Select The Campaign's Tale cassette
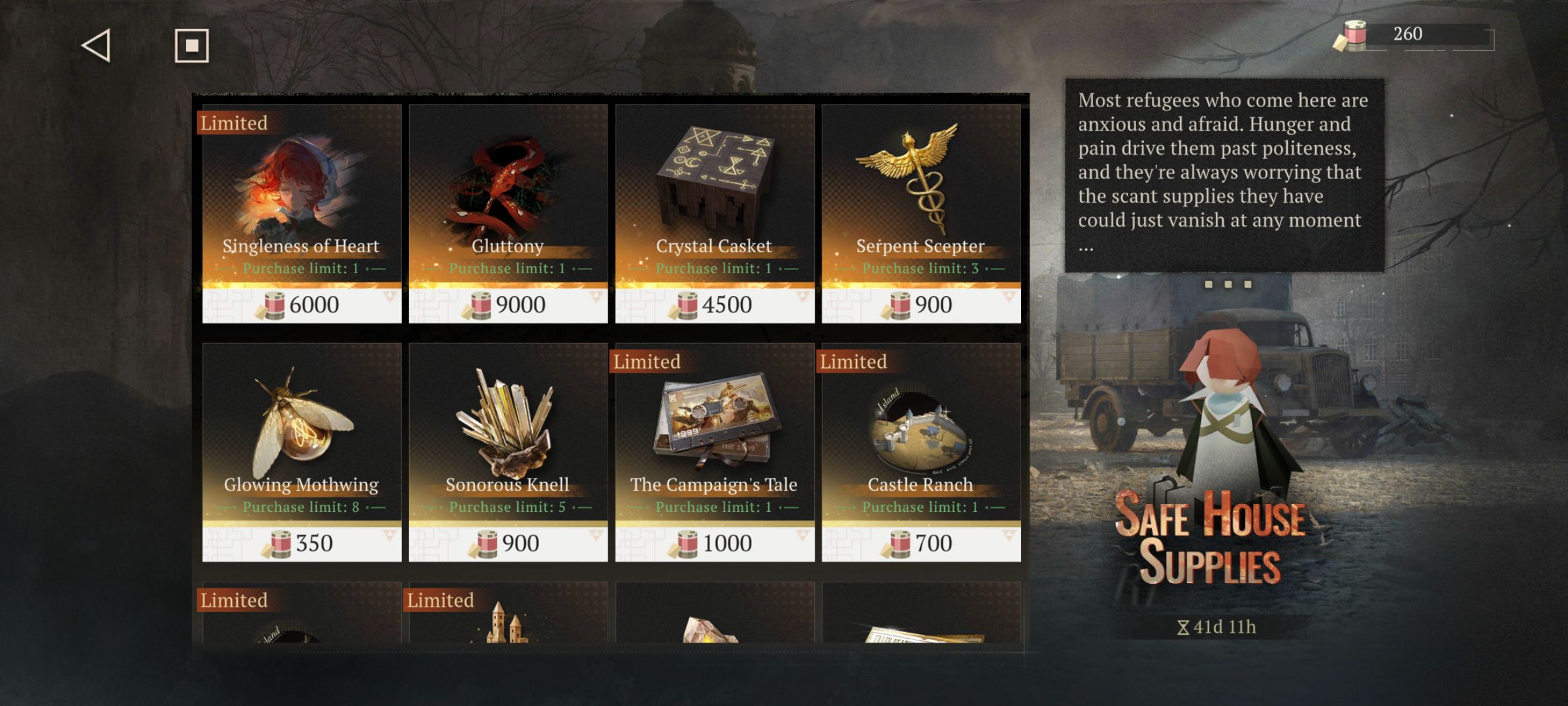This screenshot has height=706, width=1568. tap(714, 452)
